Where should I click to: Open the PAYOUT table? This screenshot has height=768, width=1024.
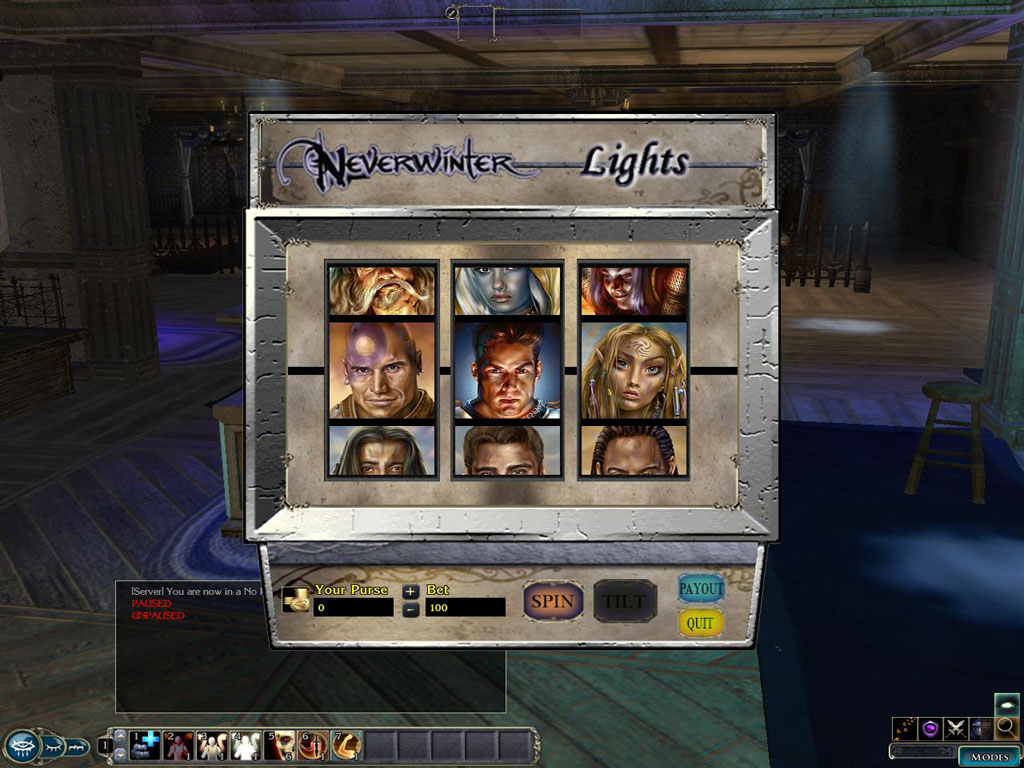pyautogui.click(x=700, y=589)
